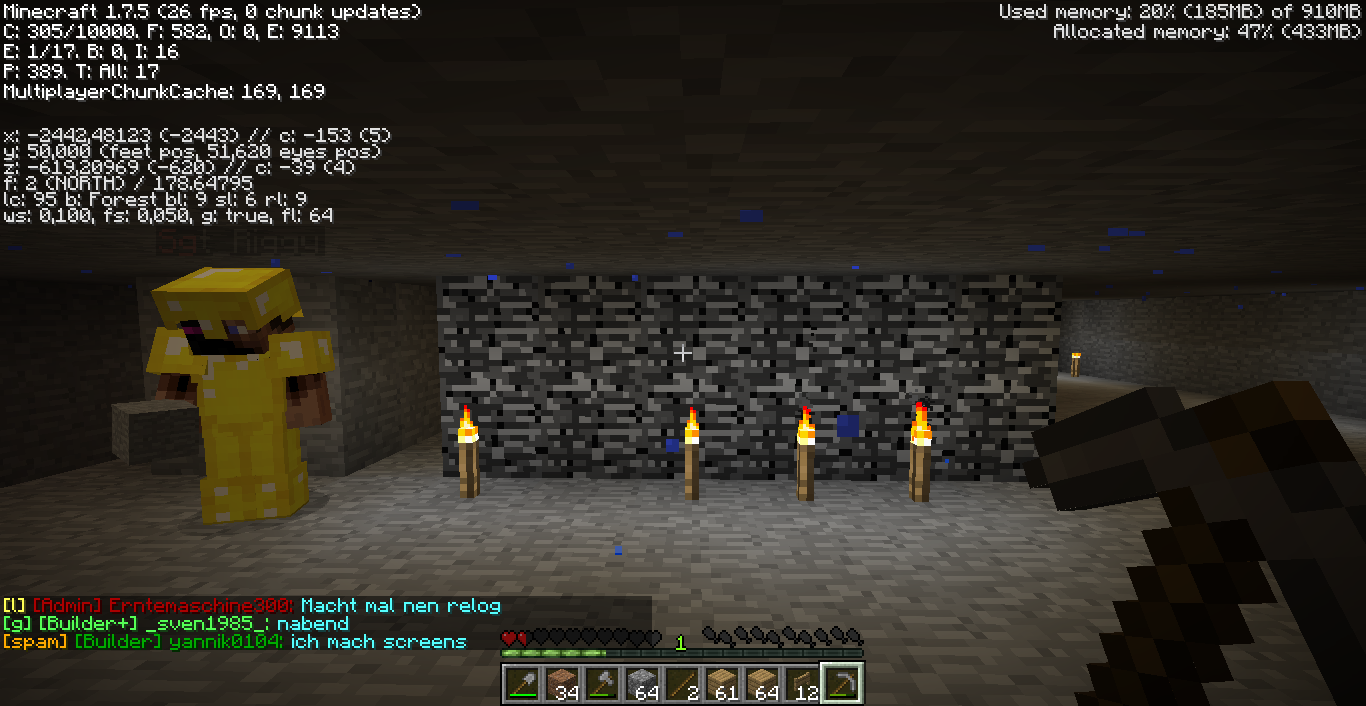Select the wooden planks stack of 61
1366x706 pixels.
pyautogui.click(x=722, y=684)
